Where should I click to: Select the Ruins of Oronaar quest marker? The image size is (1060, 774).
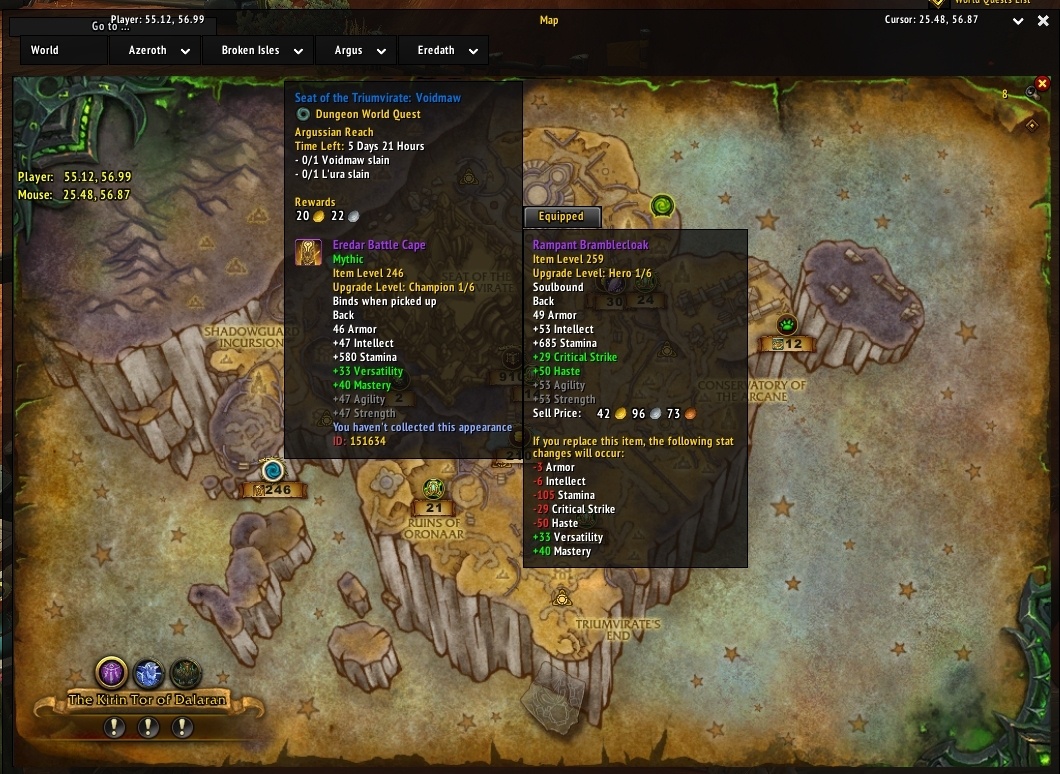click(433, 488)
